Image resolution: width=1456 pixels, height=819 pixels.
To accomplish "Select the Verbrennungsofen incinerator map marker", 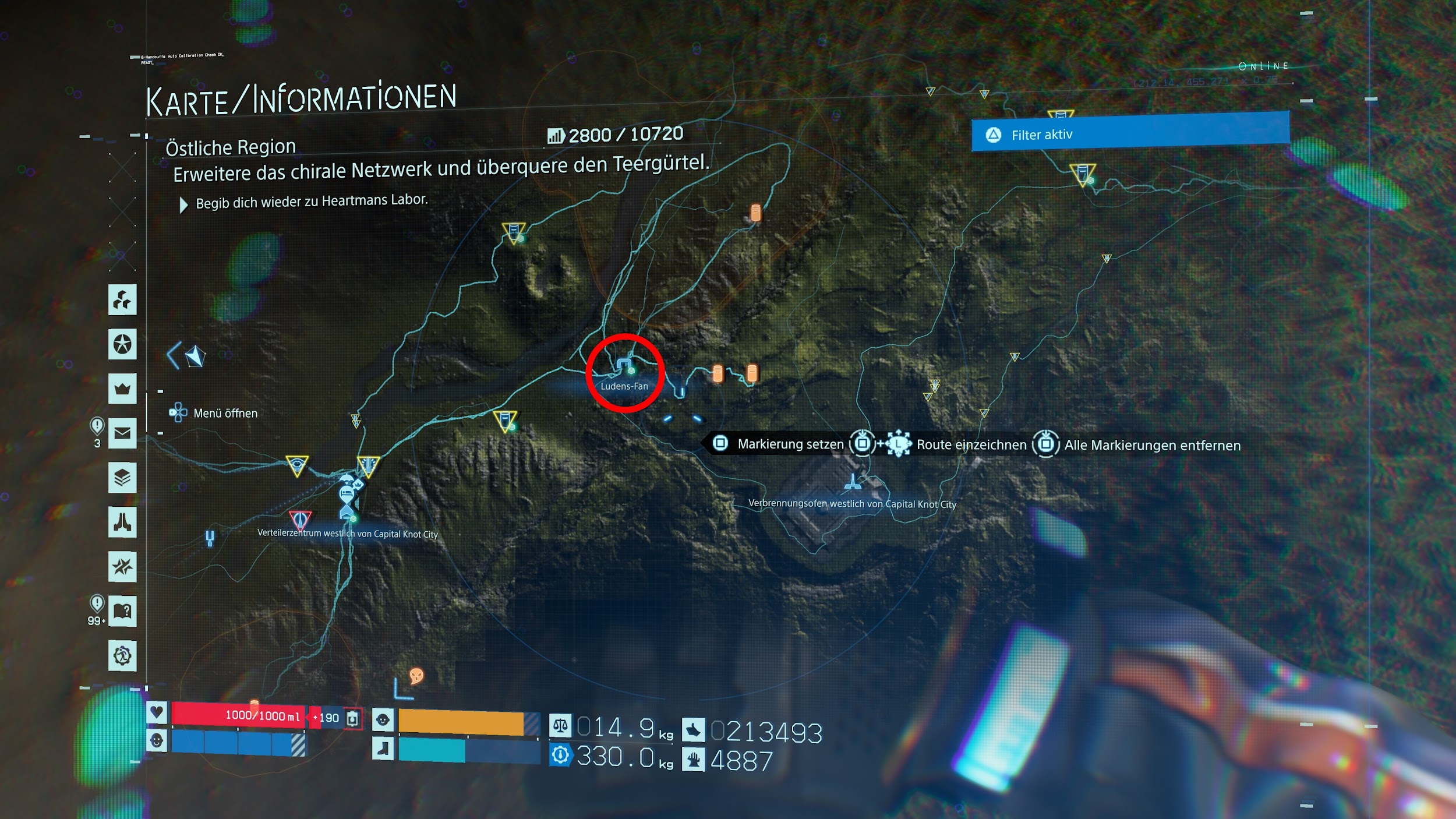I will pyautogui.click(x=853, y=482).
